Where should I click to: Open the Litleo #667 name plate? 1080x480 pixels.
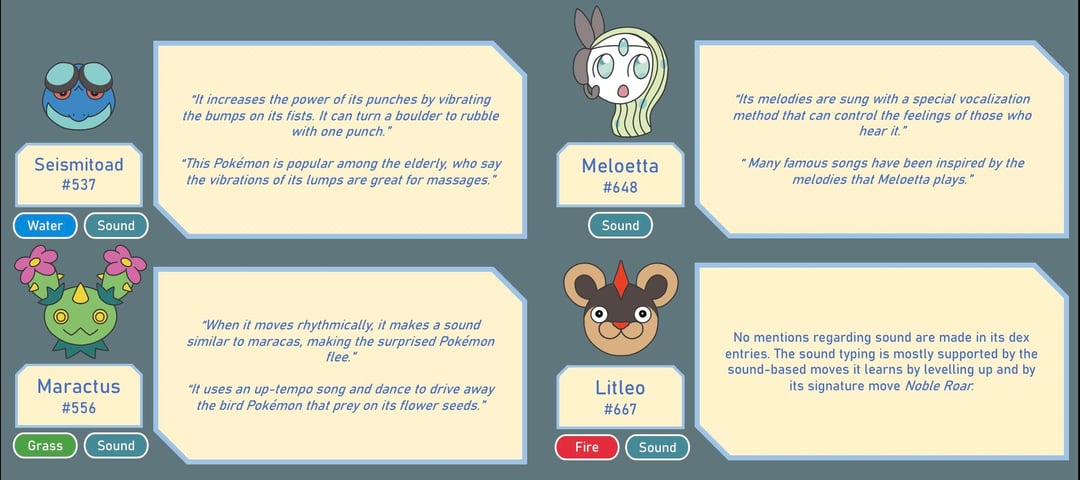coord(620,397)
